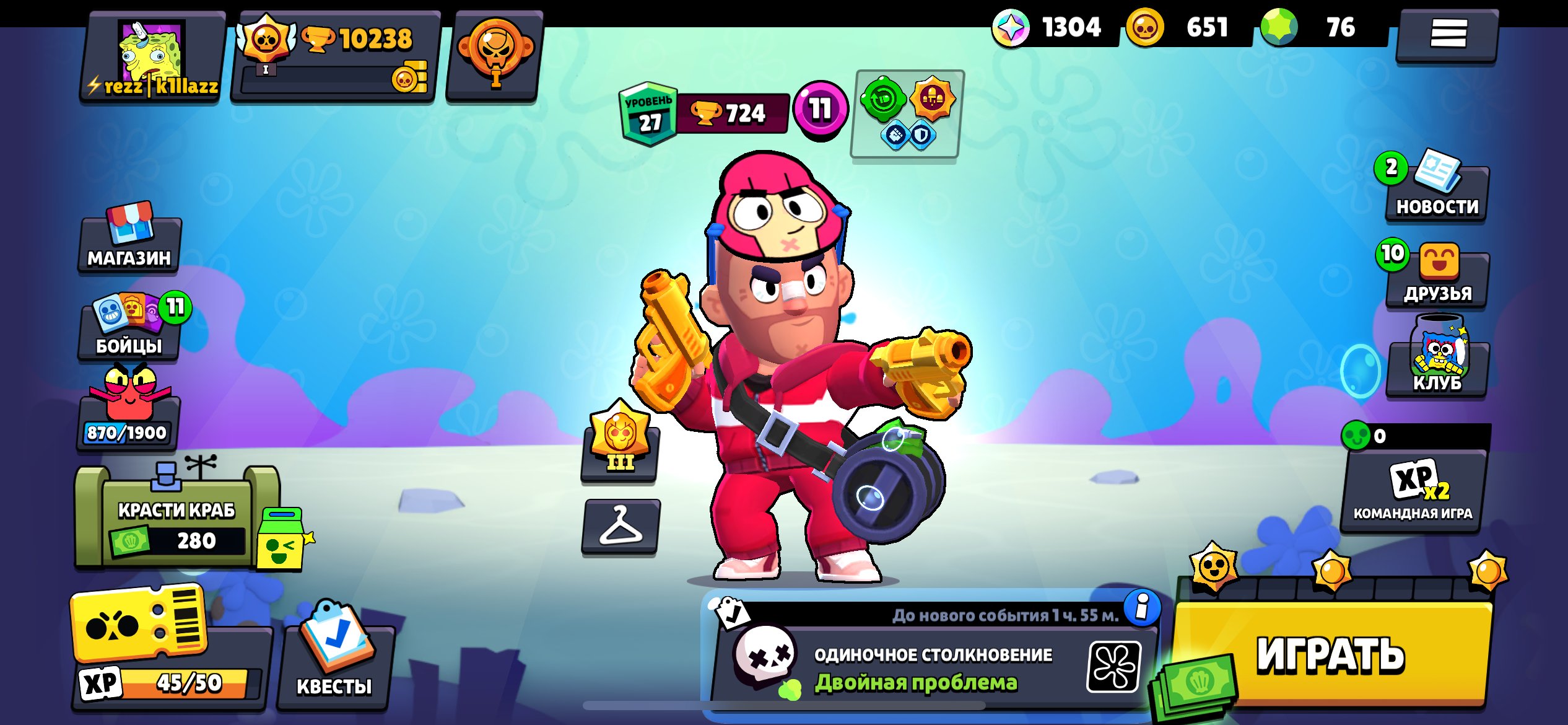The image size is (1568, 725).
Task: Start a match with the ИГРАТЬ button
Action: pyautogui.click(x=1331, y=654)
